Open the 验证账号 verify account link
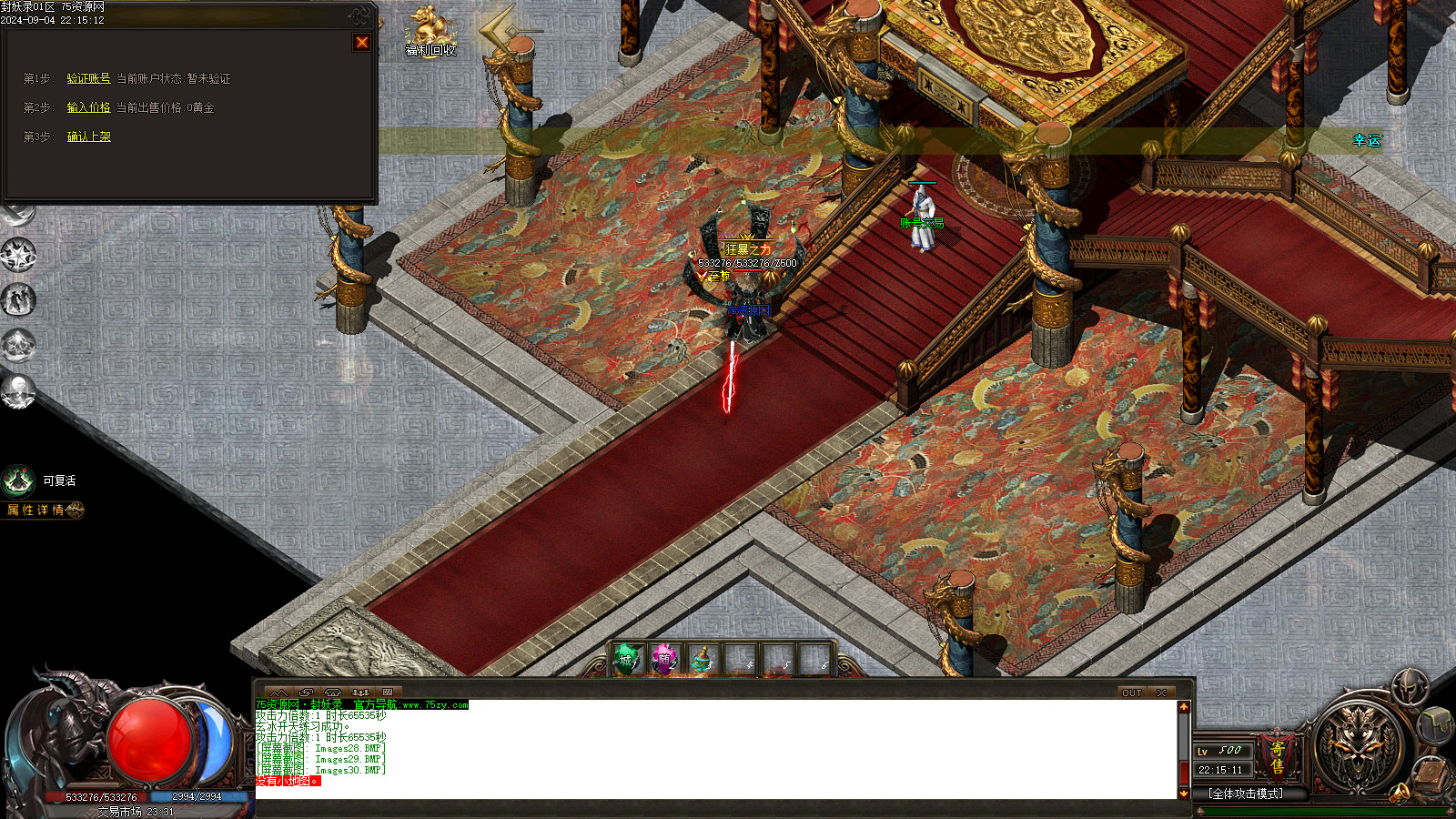The width and height of the screenshot is (1456, 819). tap(88, 79)
